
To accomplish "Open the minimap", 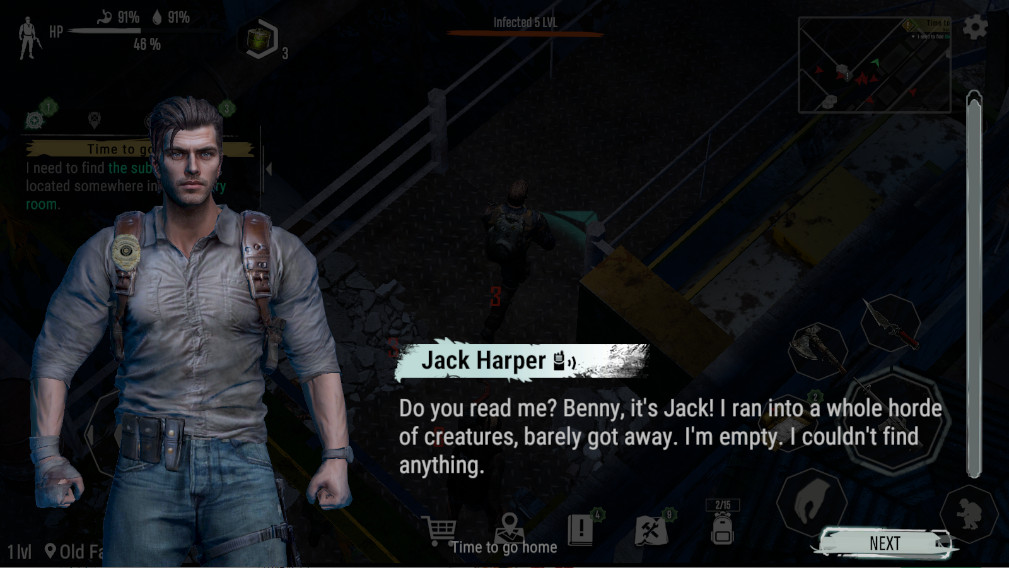I will click(x=873, y=65).
